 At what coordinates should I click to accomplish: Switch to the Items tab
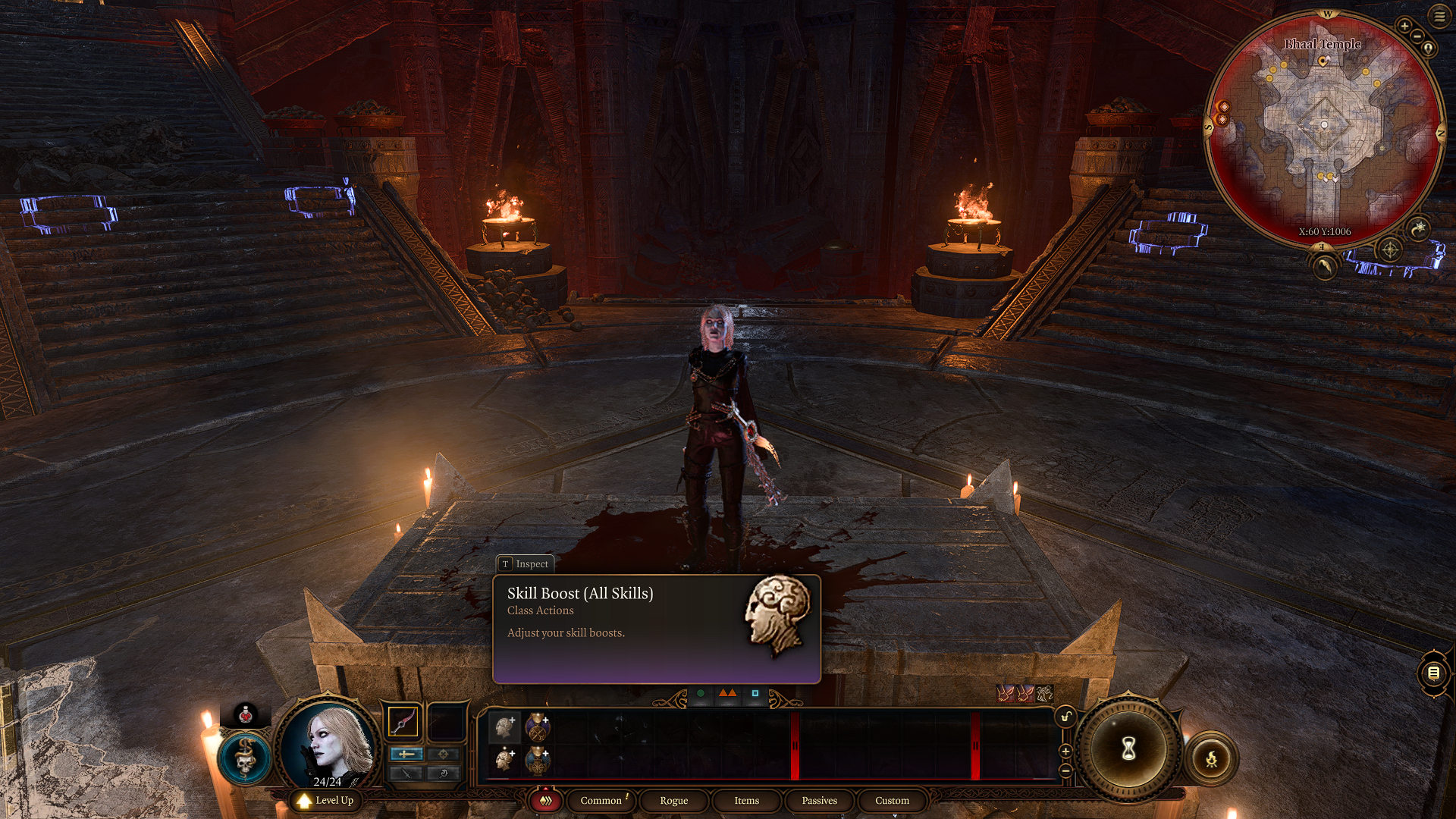coord(746,801)
